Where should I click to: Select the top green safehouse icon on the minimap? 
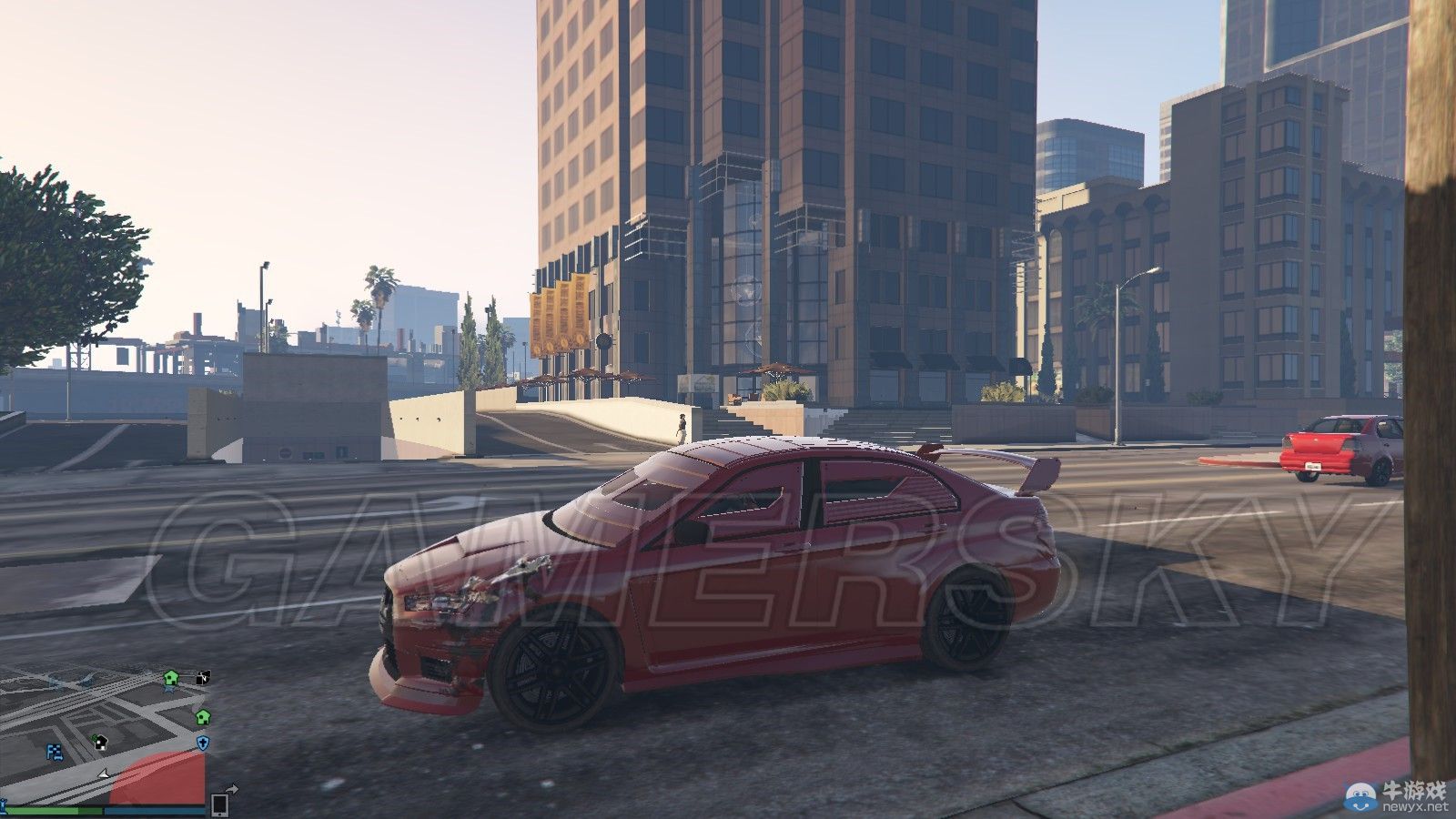click(x=170, y=678)
